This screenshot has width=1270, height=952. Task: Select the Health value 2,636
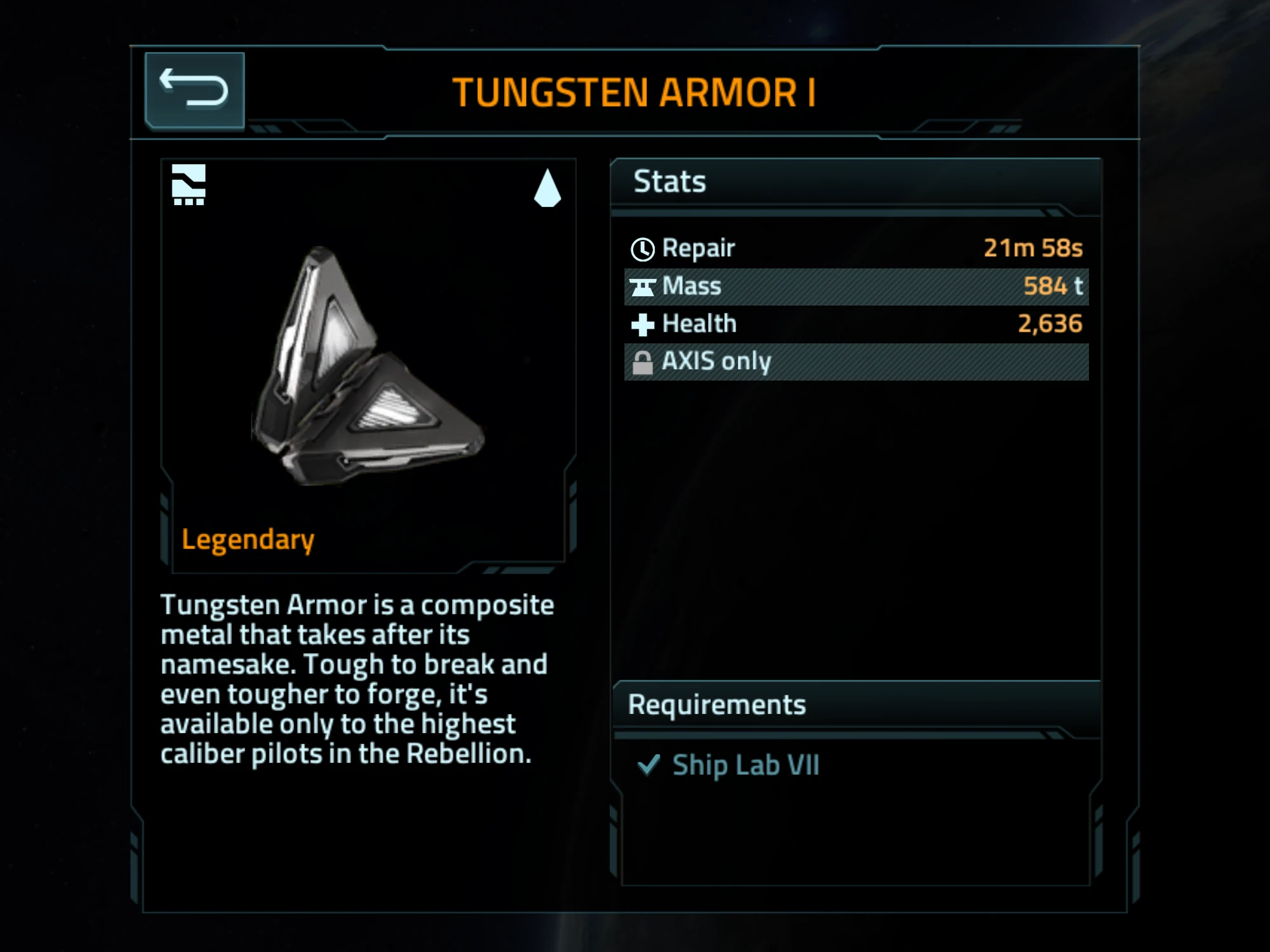pyautogui.click(x=1051, y=324)
